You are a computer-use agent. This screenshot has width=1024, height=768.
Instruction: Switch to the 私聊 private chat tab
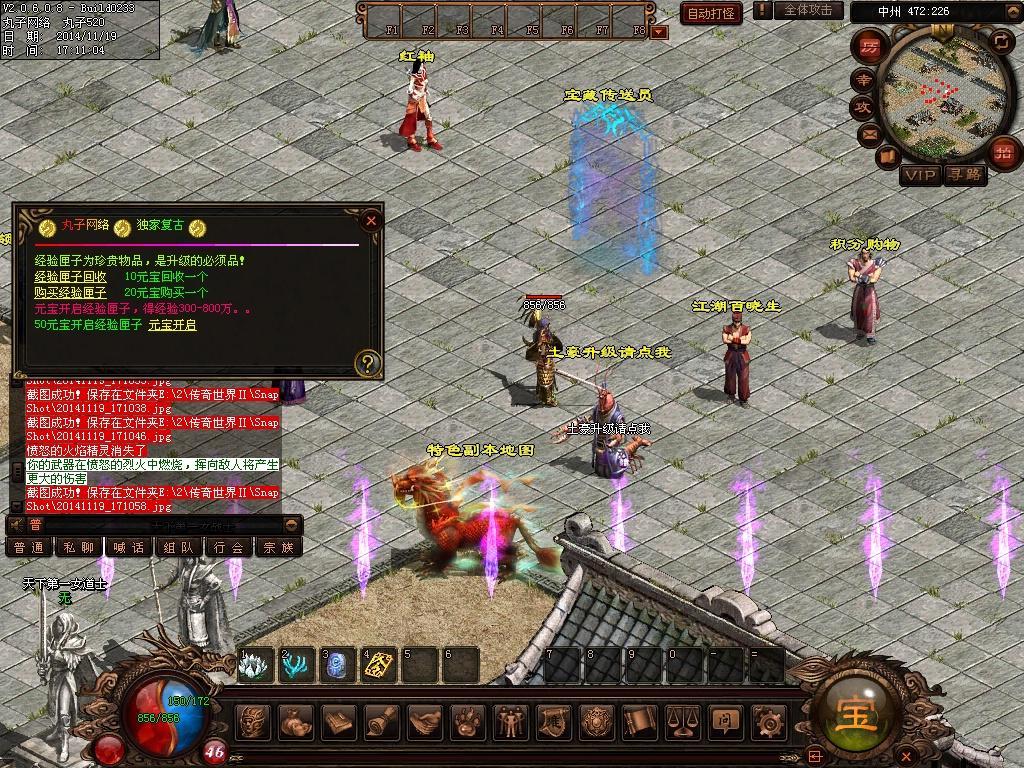click(79, 547)
